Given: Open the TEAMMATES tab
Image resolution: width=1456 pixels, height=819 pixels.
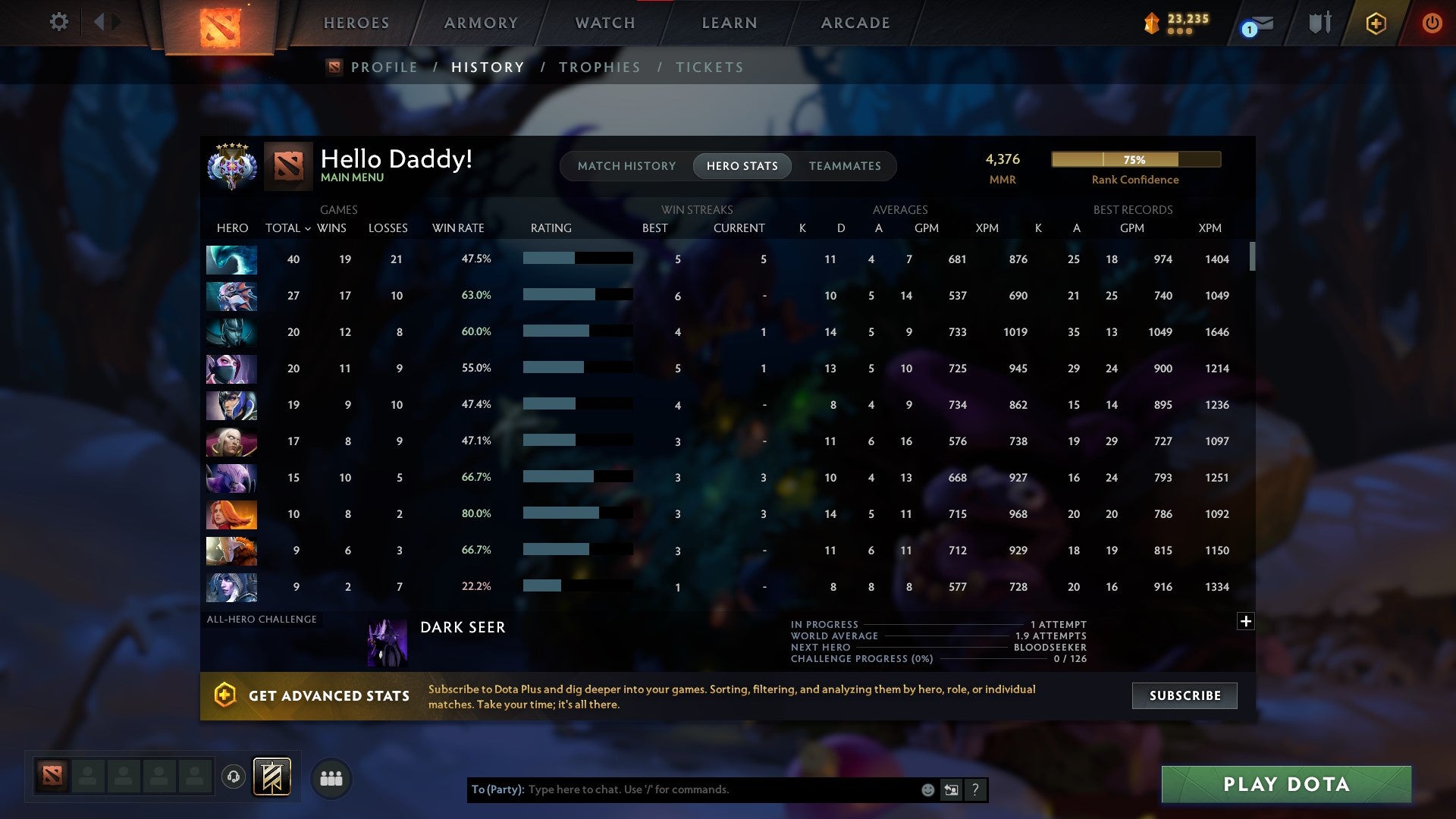Looking at the screenshot, I should [845, 166].
